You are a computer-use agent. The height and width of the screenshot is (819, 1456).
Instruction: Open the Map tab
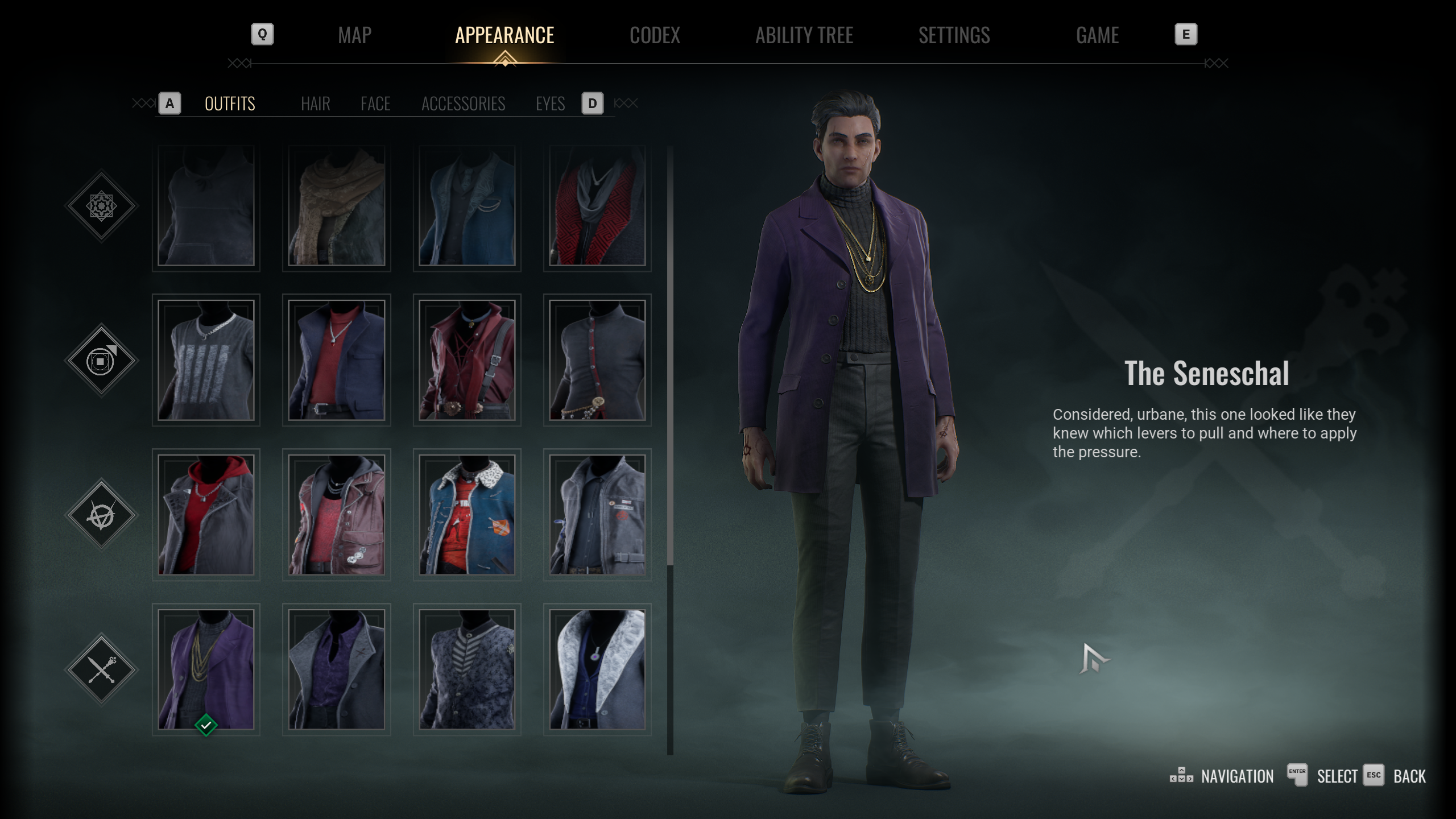(354, 35)
